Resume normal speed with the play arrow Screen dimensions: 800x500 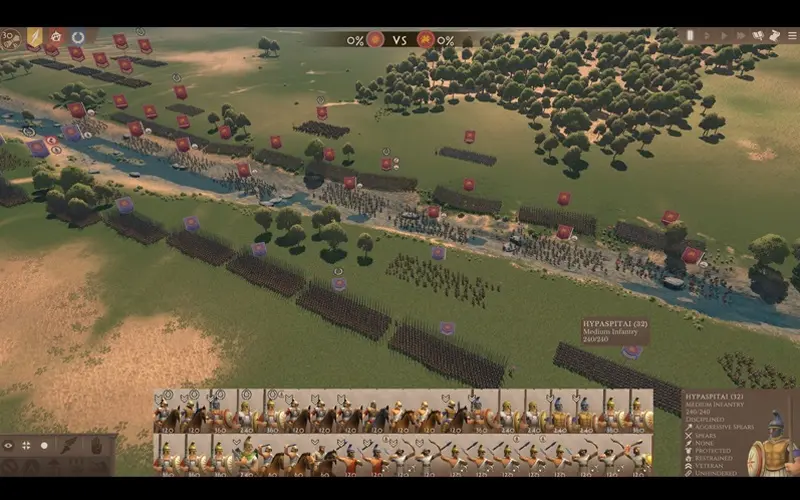pyautogui.click(x=723, y=36)
